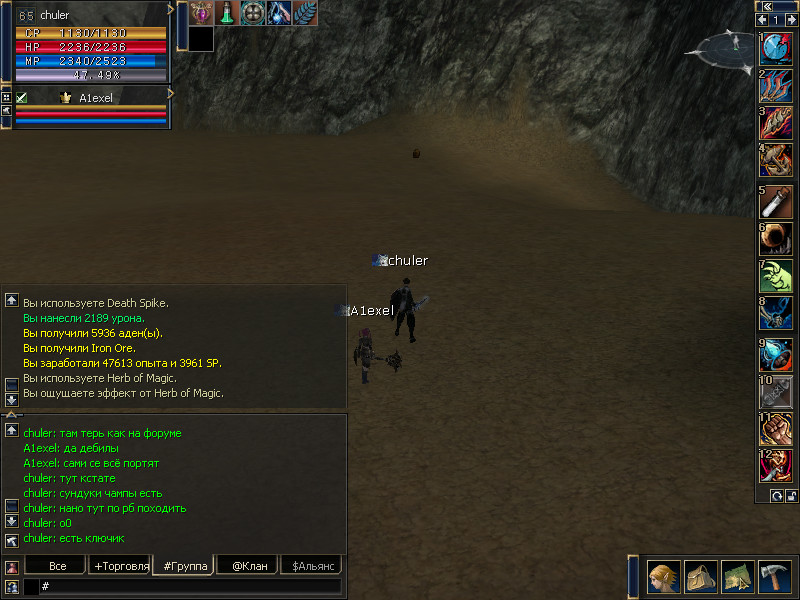Go to the previous hotbar page
Screen dimensions: 800x600
coord(762,20)
